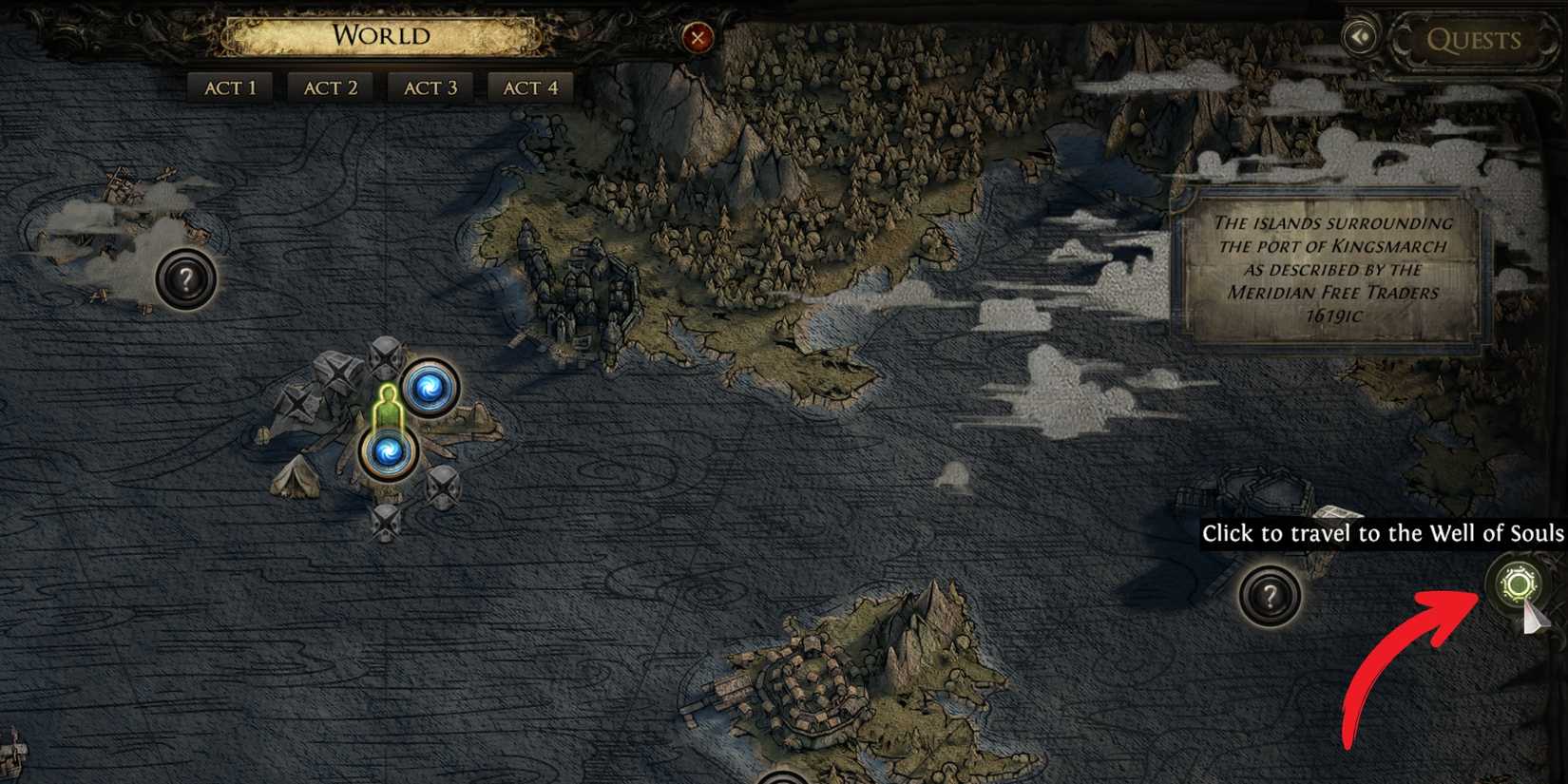Select the ACT 3 tab
The image size is (1568, 784).
(429, 87)
